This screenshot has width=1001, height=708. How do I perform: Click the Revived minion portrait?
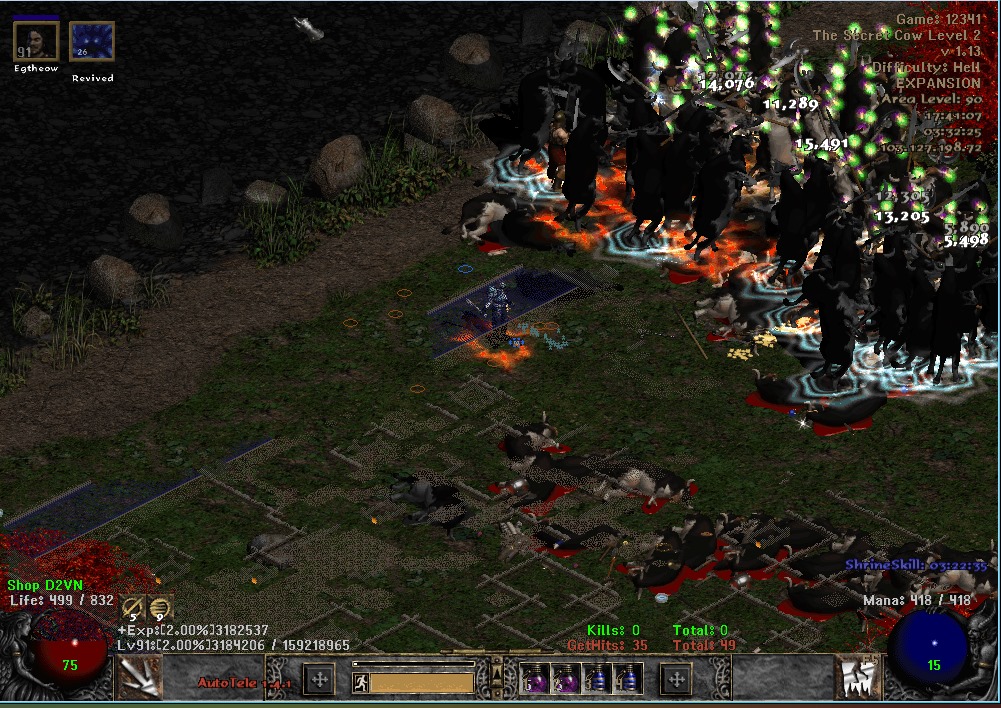[92, 43]
